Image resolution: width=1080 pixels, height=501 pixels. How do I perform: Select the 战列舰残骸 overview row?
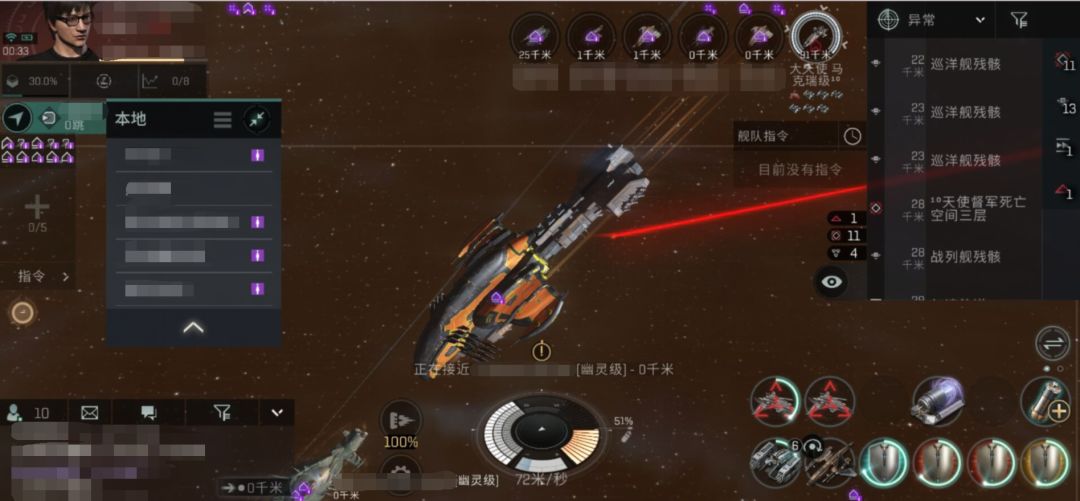tap(964, 257)
